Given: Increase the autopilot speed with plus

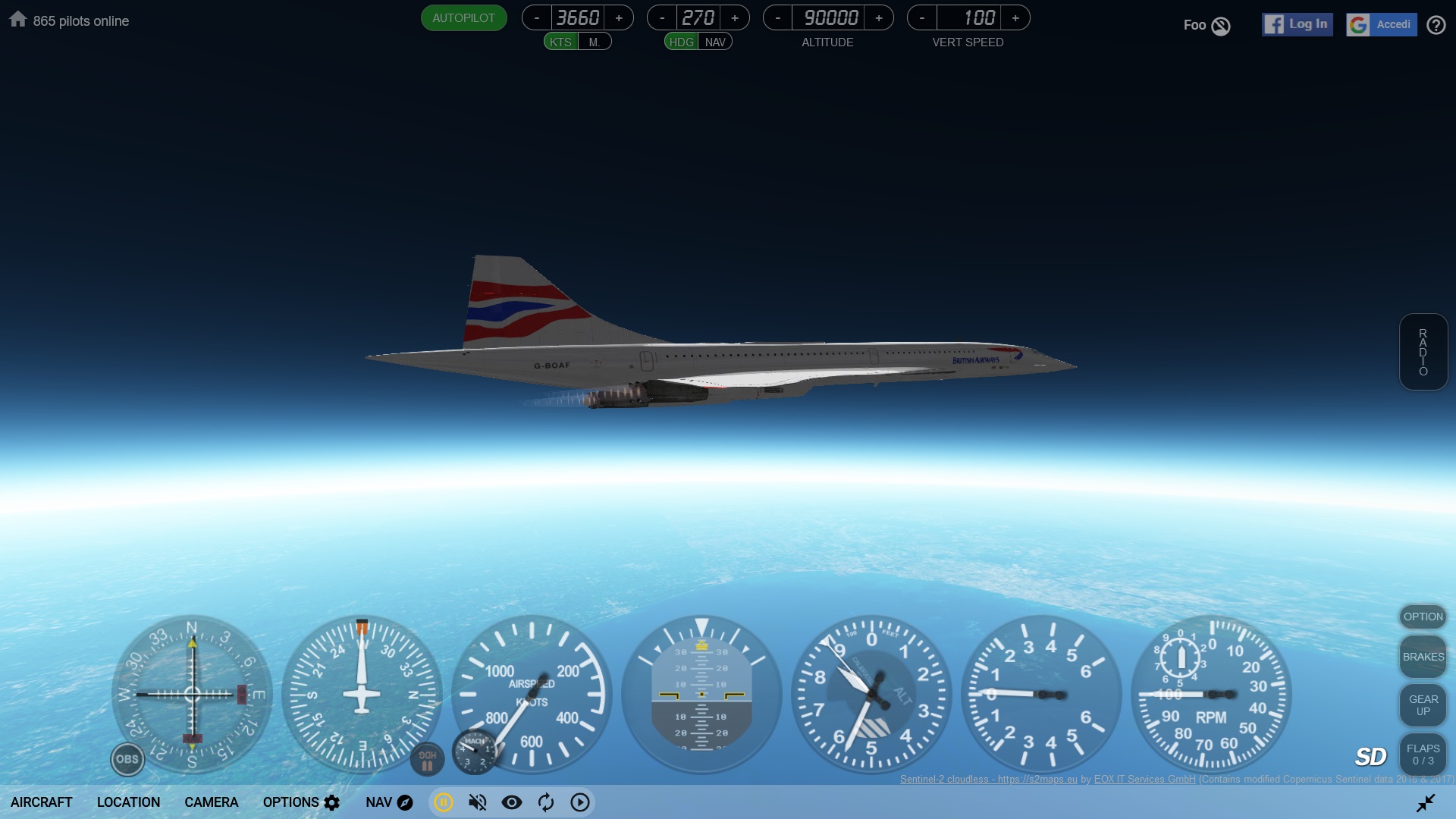Looking at the screenshot, I should click(x=619, y=18).
